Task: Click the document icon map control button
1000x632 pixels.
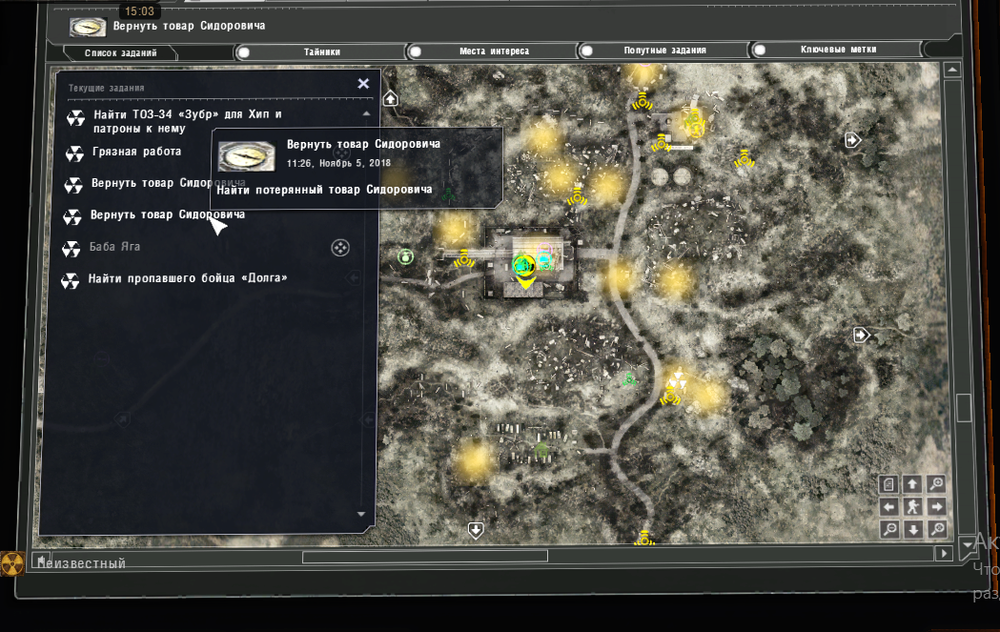Action: coord(889,484)
